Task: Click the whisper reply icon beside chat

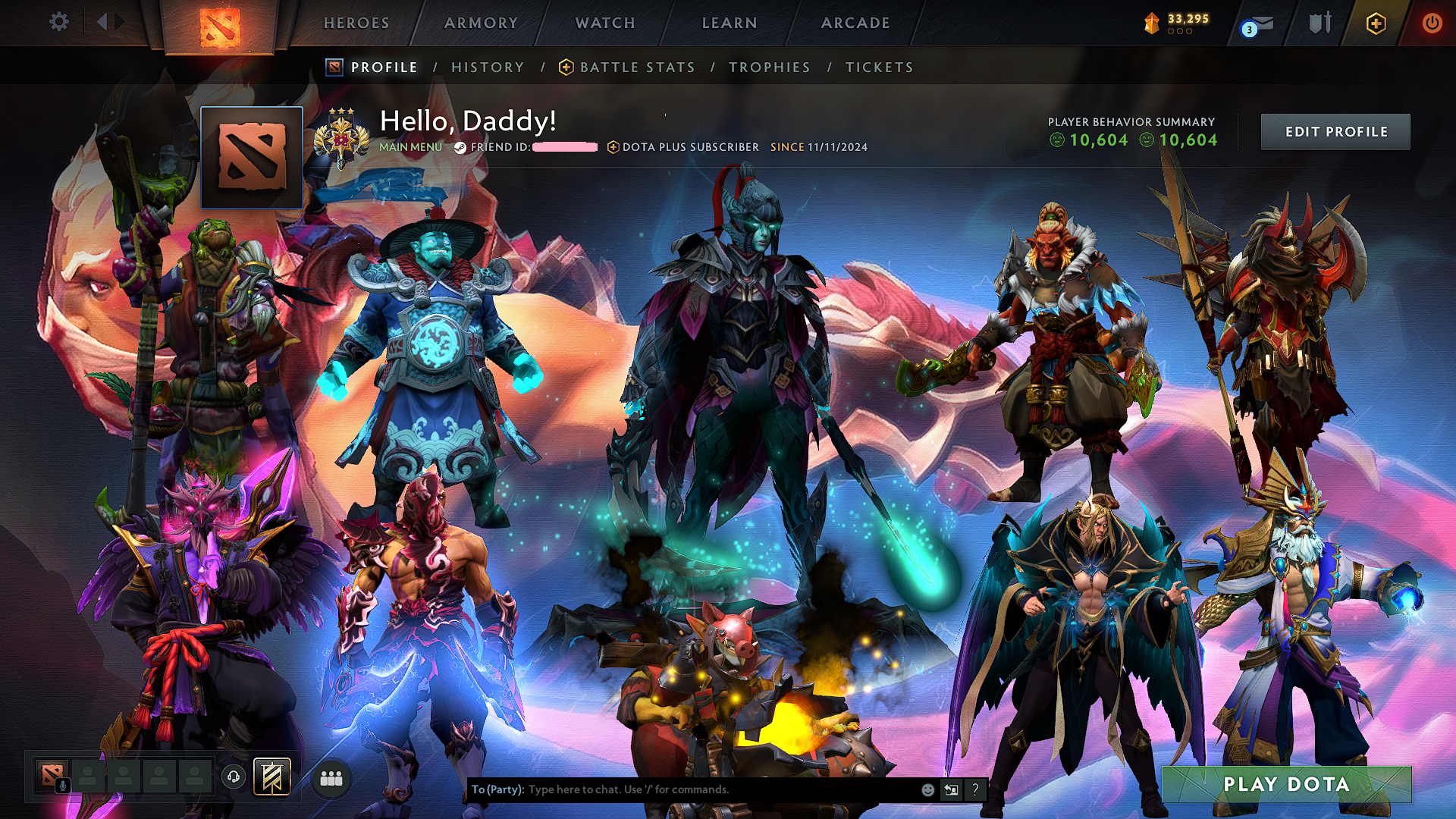Action: [x=951, y=789]
